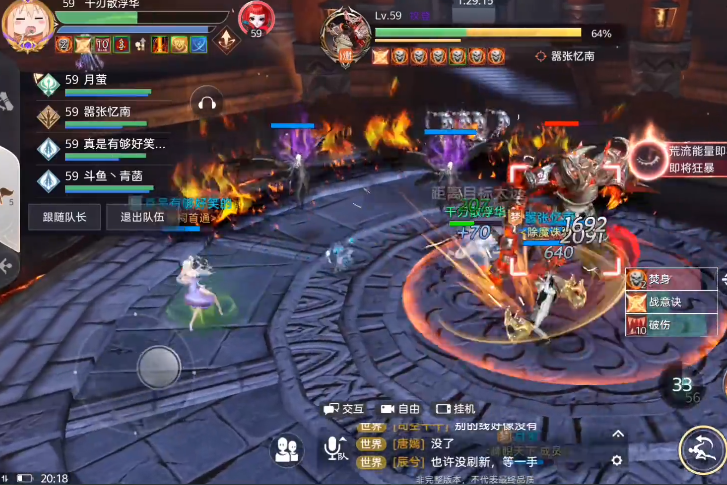Open the friends social icon
The height and width of the screenshot is (485, 727).
pos(288,449)
